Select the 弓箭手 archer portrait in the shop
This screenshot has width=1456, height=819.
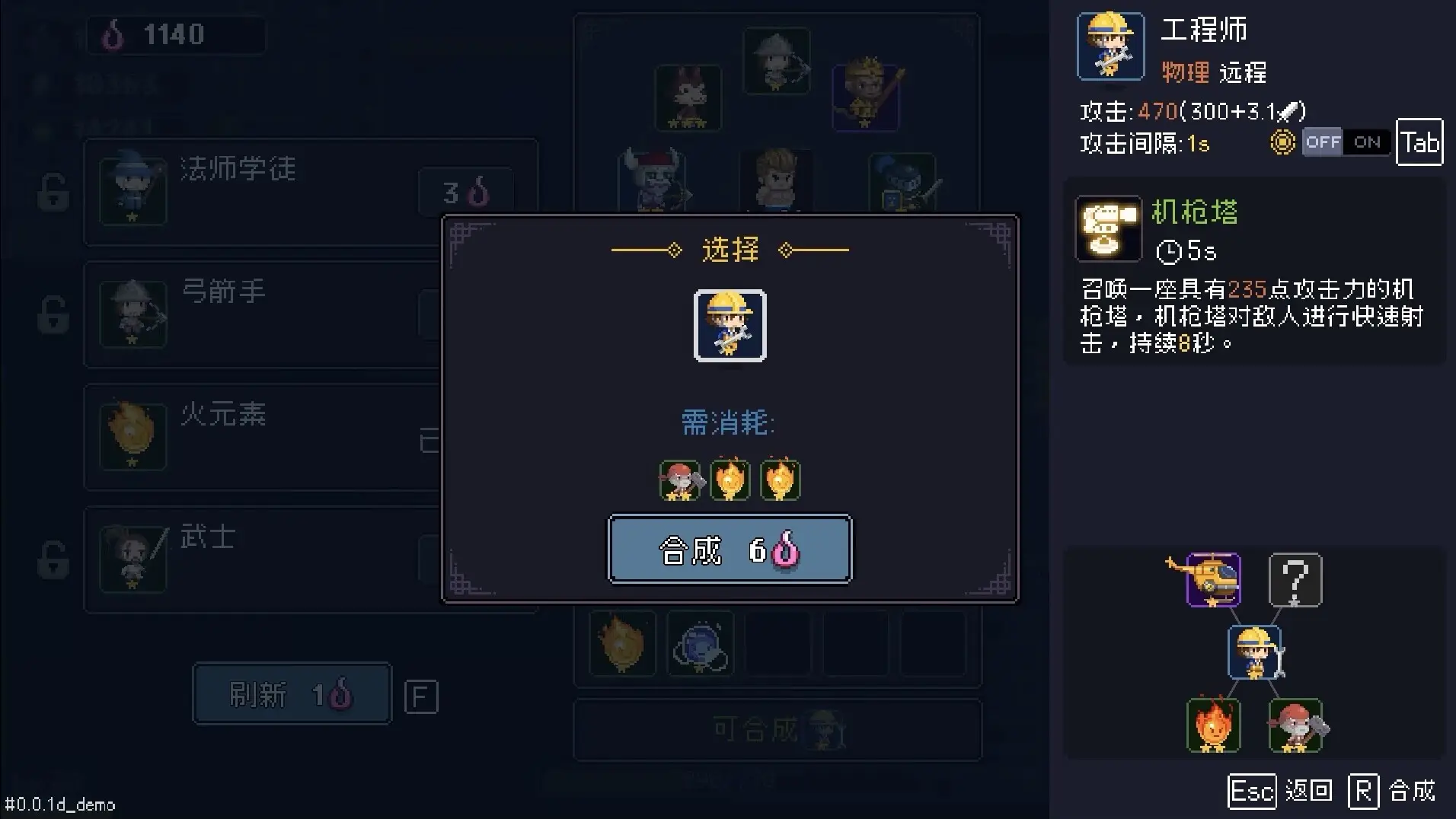132,312
